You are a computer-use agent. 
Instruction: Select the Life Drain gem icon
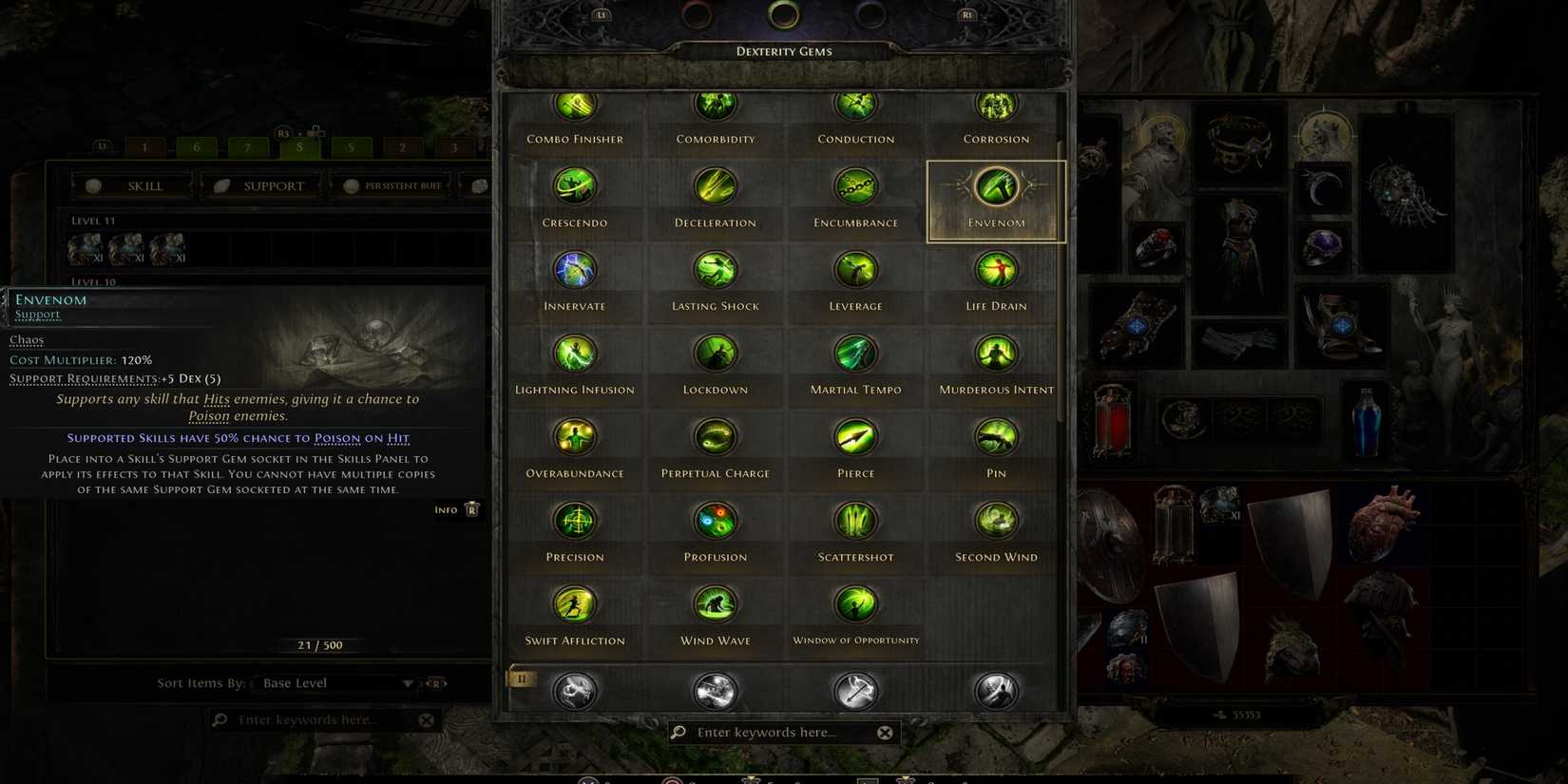click(x=995, y=270)
